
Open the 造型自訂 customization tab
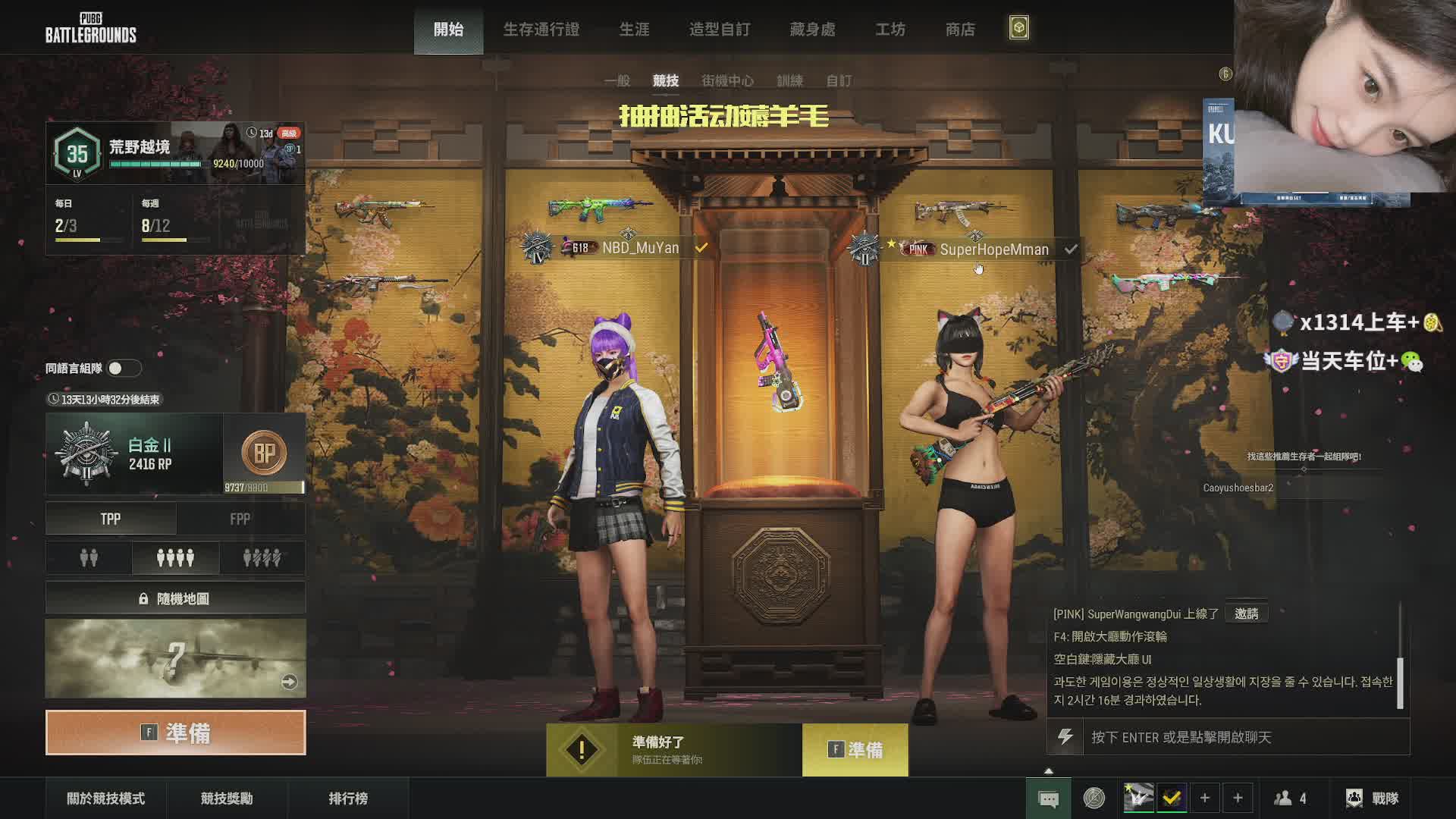(x=719, y=30)
